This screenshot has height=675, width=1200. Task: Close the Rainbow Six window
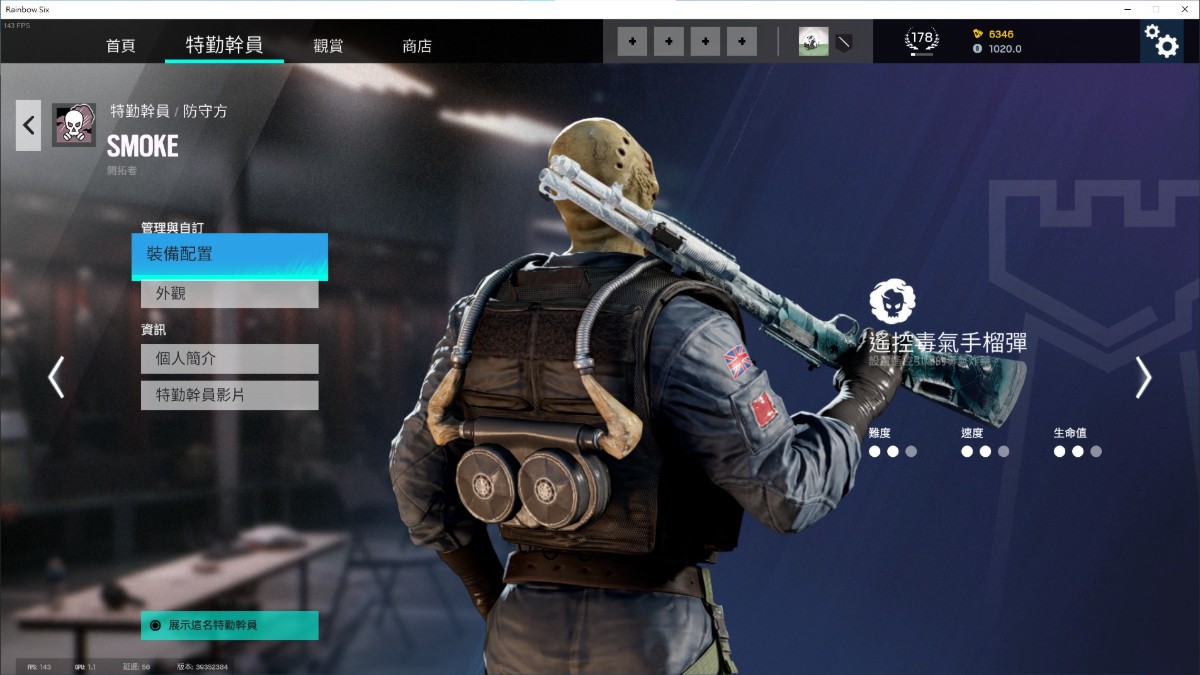[x=1182, y=8]
